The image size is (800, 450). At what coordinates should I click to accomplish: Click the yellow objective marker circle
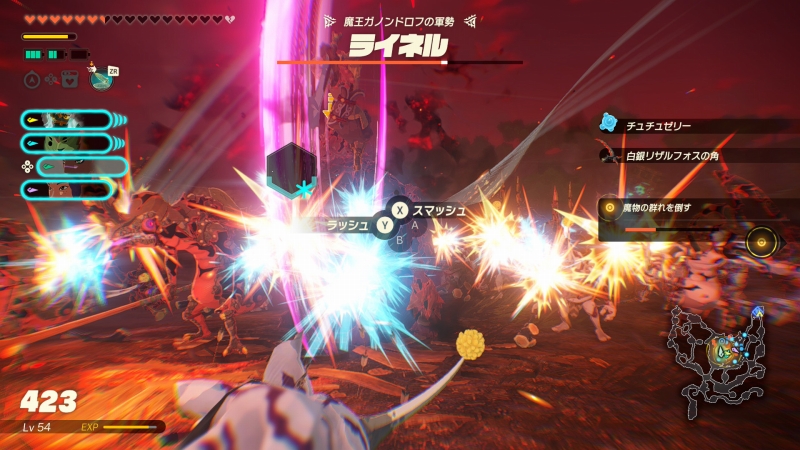pos(762,242)
